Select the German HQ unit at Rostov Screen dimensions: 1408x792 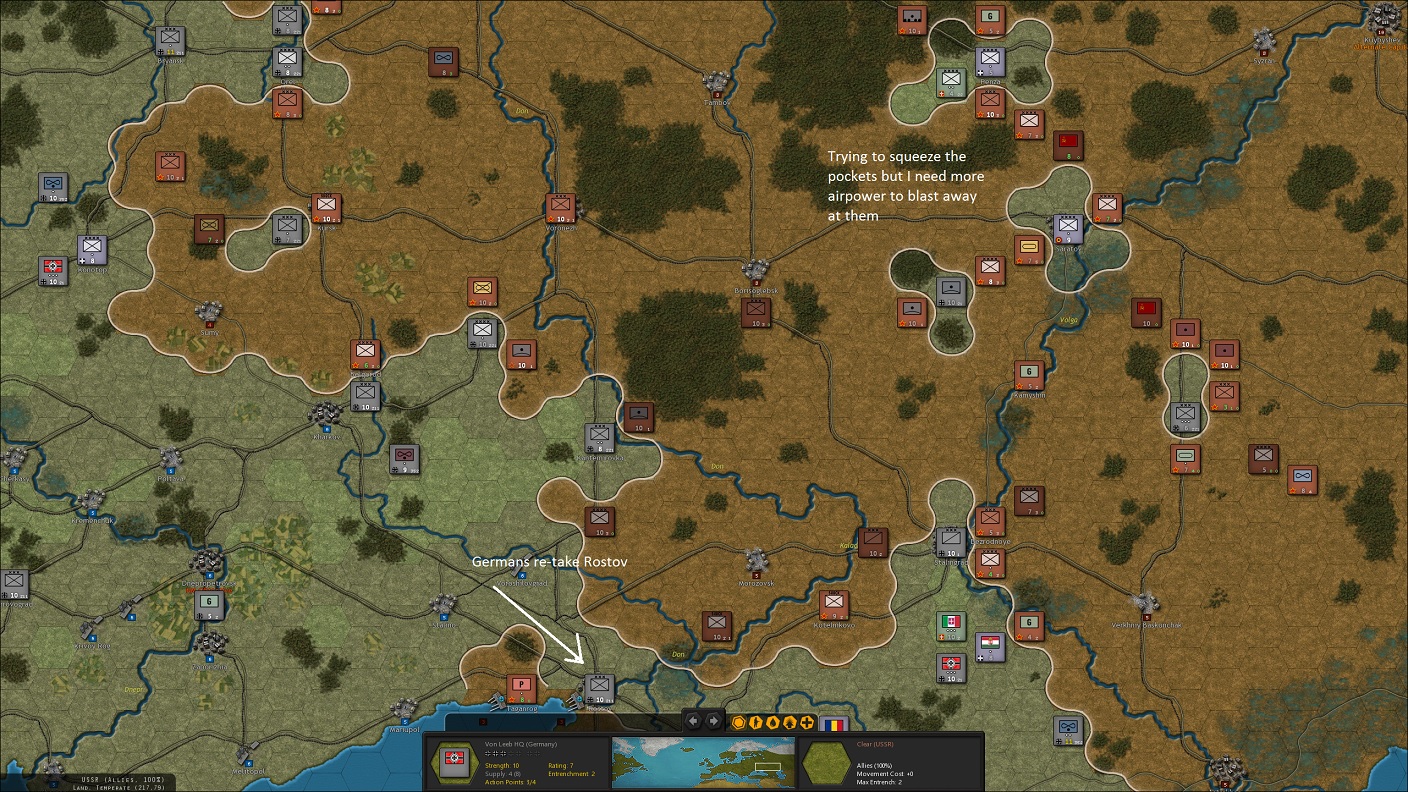pos(599,688)
